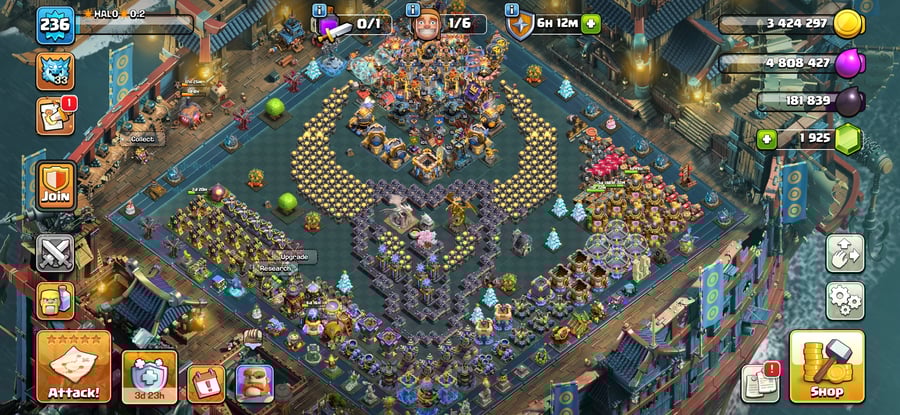The width and height of the screenshot is (900, 415).
Task: Open the army crossed-swords button
Action: 55,253
